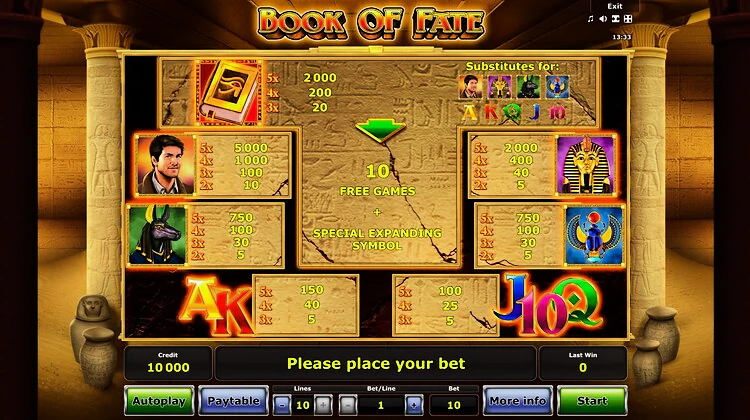This screenshot has width=750, height=420.
Task: Decrease the number of lines
Action: [x=281, y=404]
